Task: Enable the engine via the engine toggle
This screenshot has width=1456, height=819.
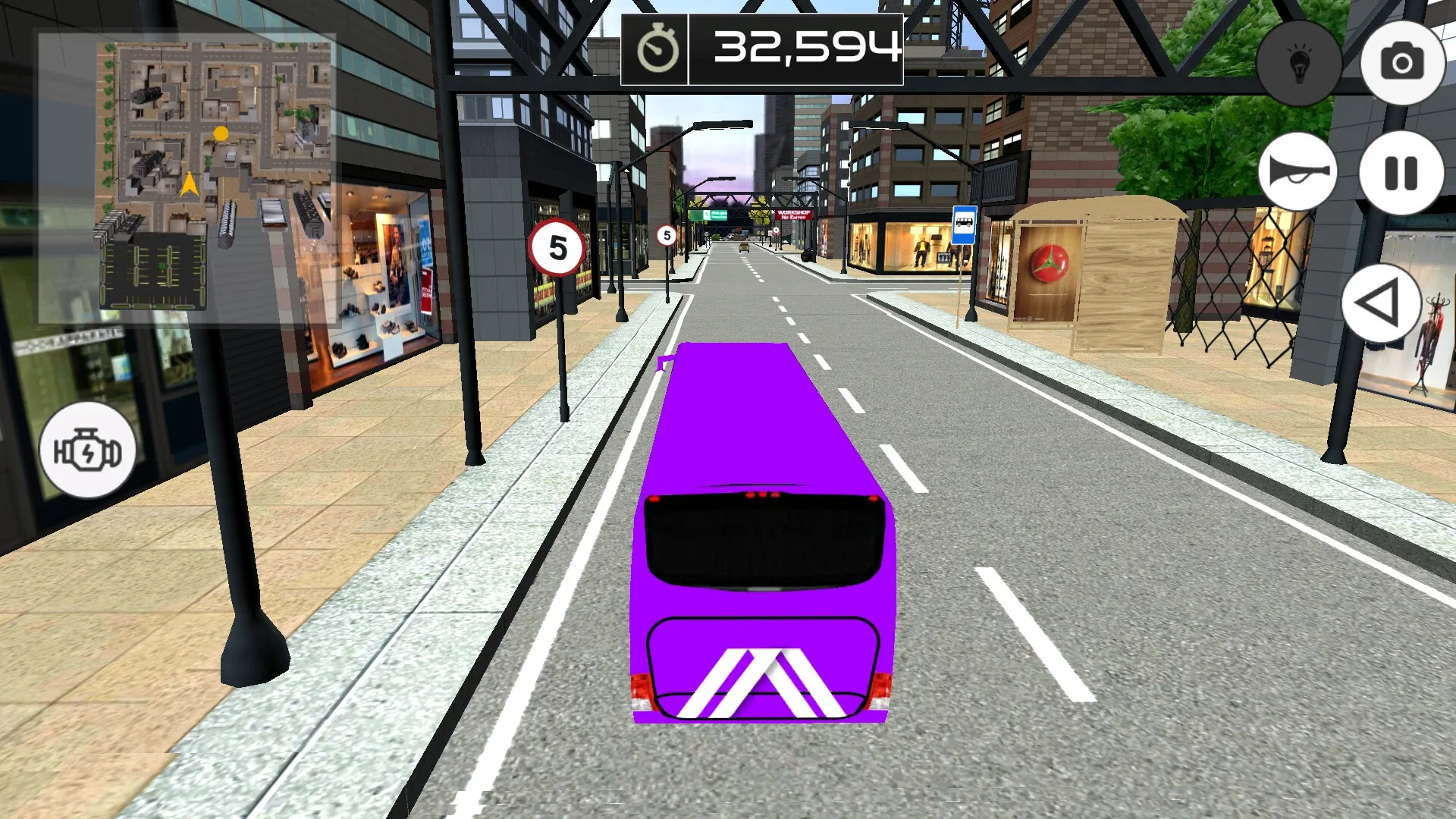Action: (x=86, y=450)
